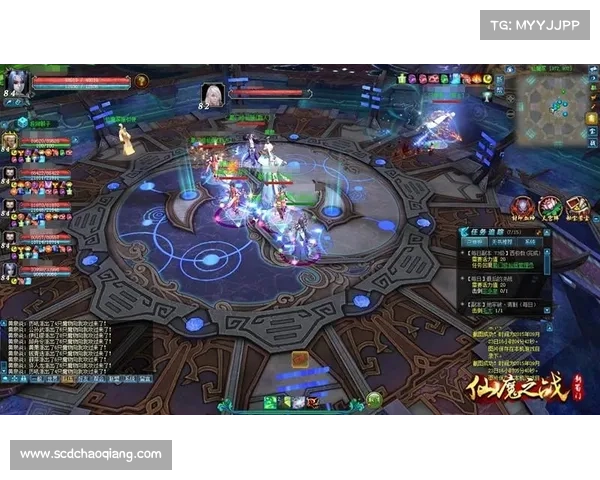
Task: Click the orange item icon above the hotbar
Action: tap(299, 359)
